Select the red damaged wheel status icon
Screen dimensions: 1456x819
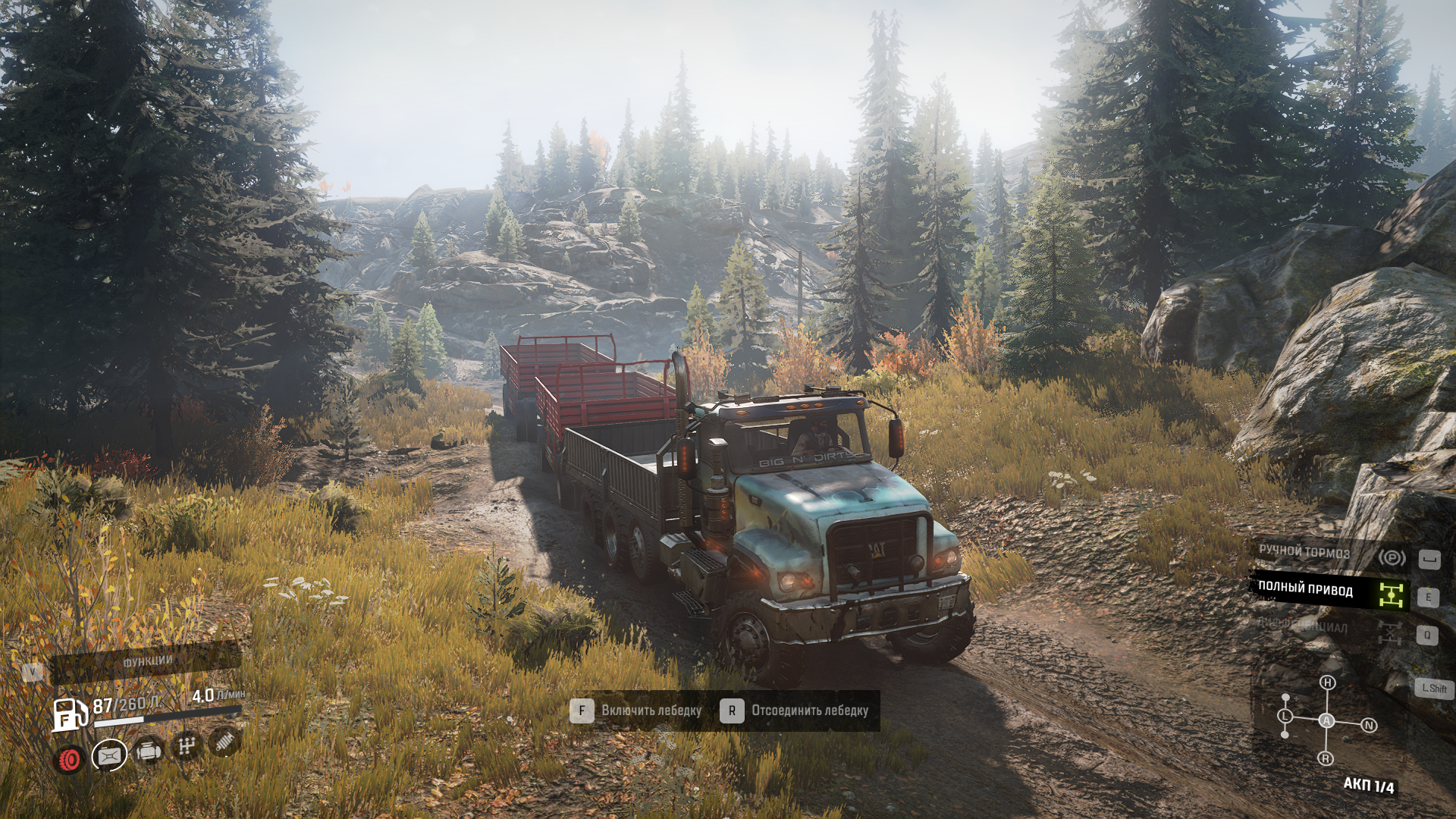(x=70, y=758)
